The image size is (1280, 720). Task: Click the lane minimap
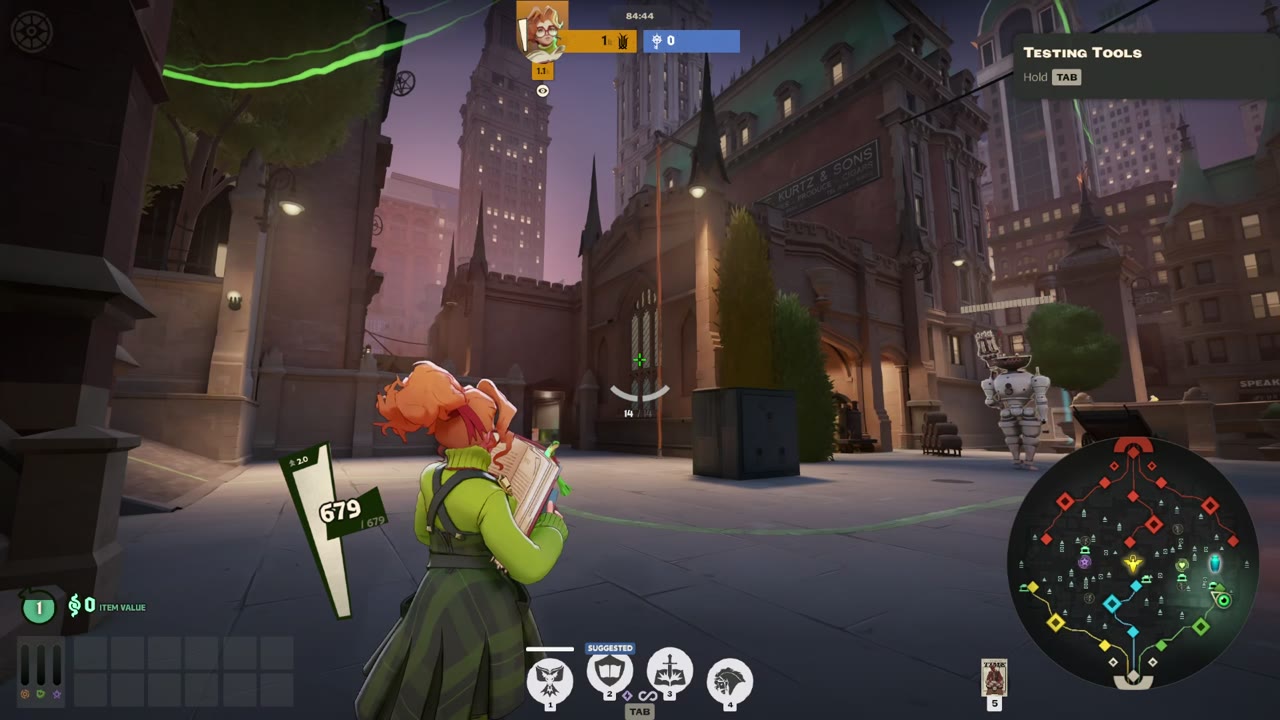coord(1132,564)
